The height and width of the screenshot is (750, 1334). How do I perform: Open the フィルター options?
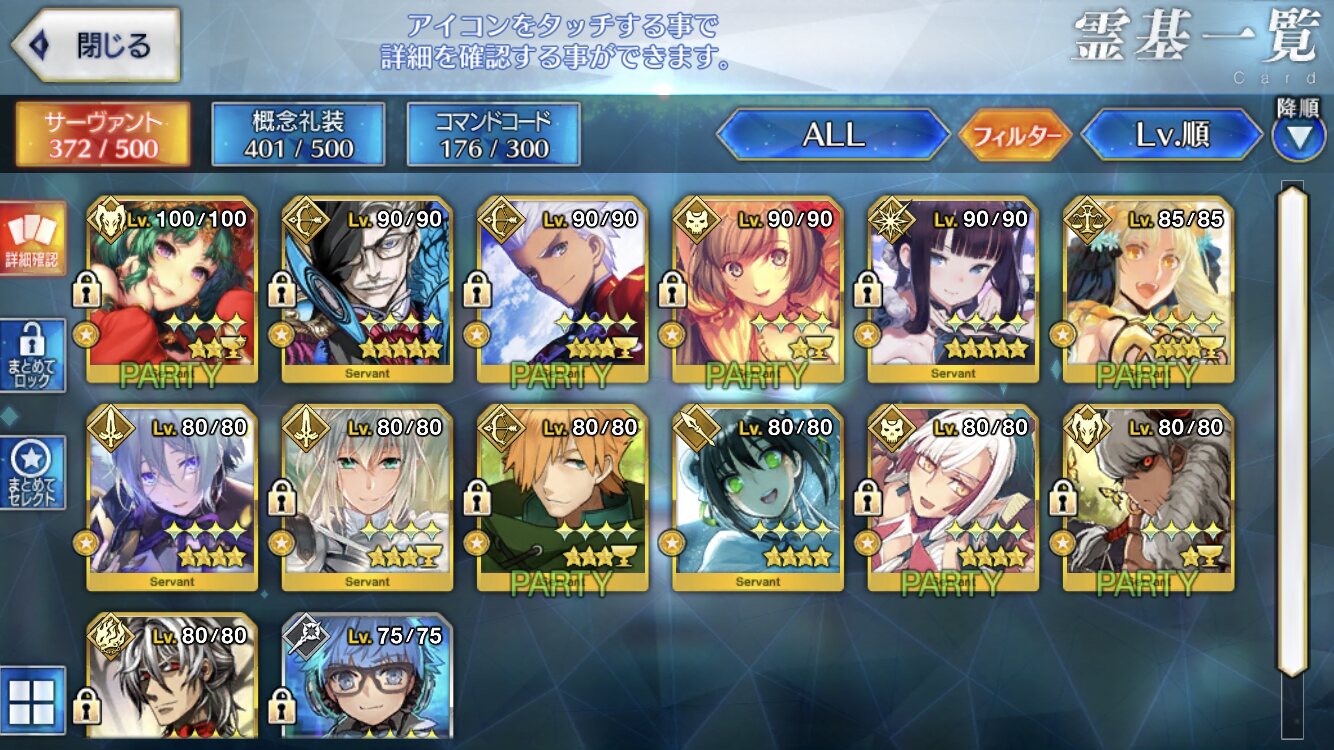[x=1015, y=135]
